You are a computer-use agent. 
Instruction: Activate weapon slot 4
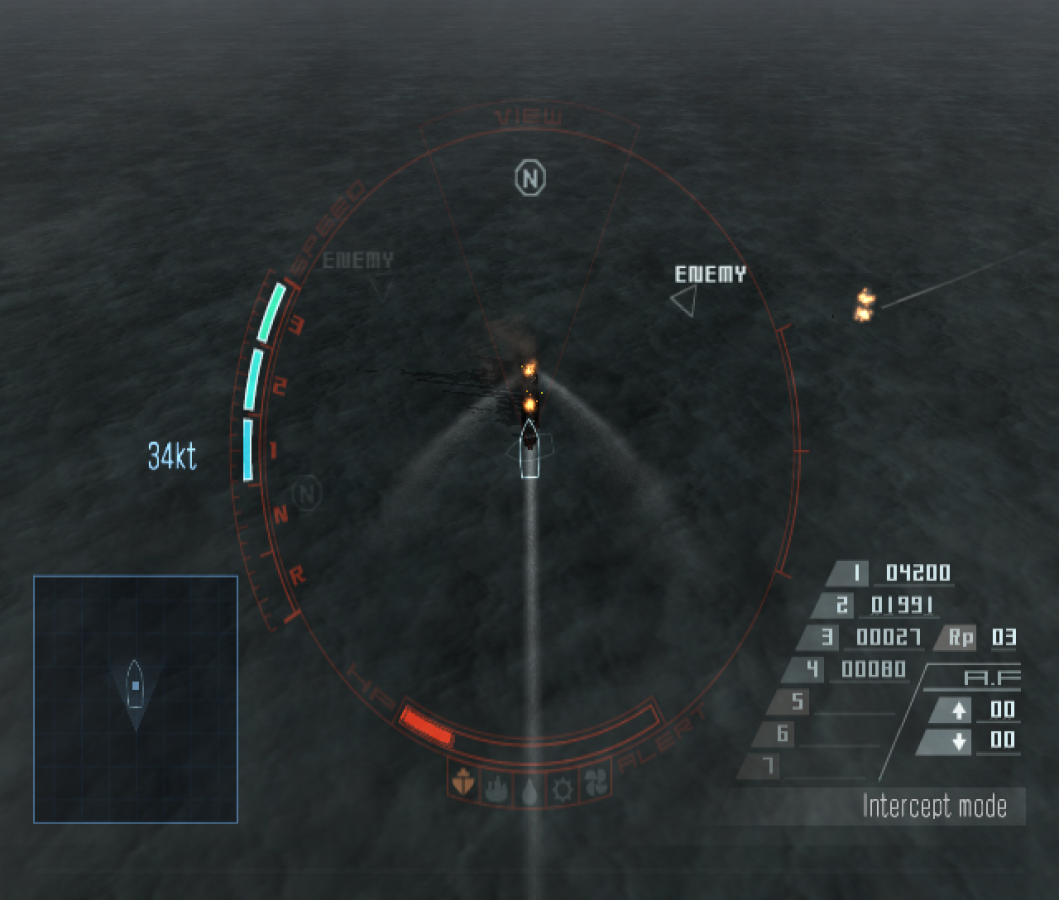811,669
